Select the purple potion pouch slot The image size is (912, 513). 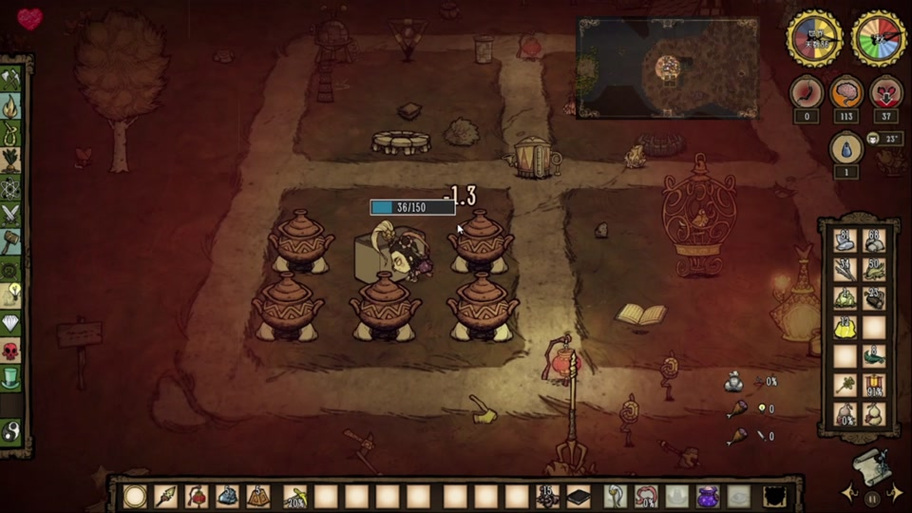707,496
